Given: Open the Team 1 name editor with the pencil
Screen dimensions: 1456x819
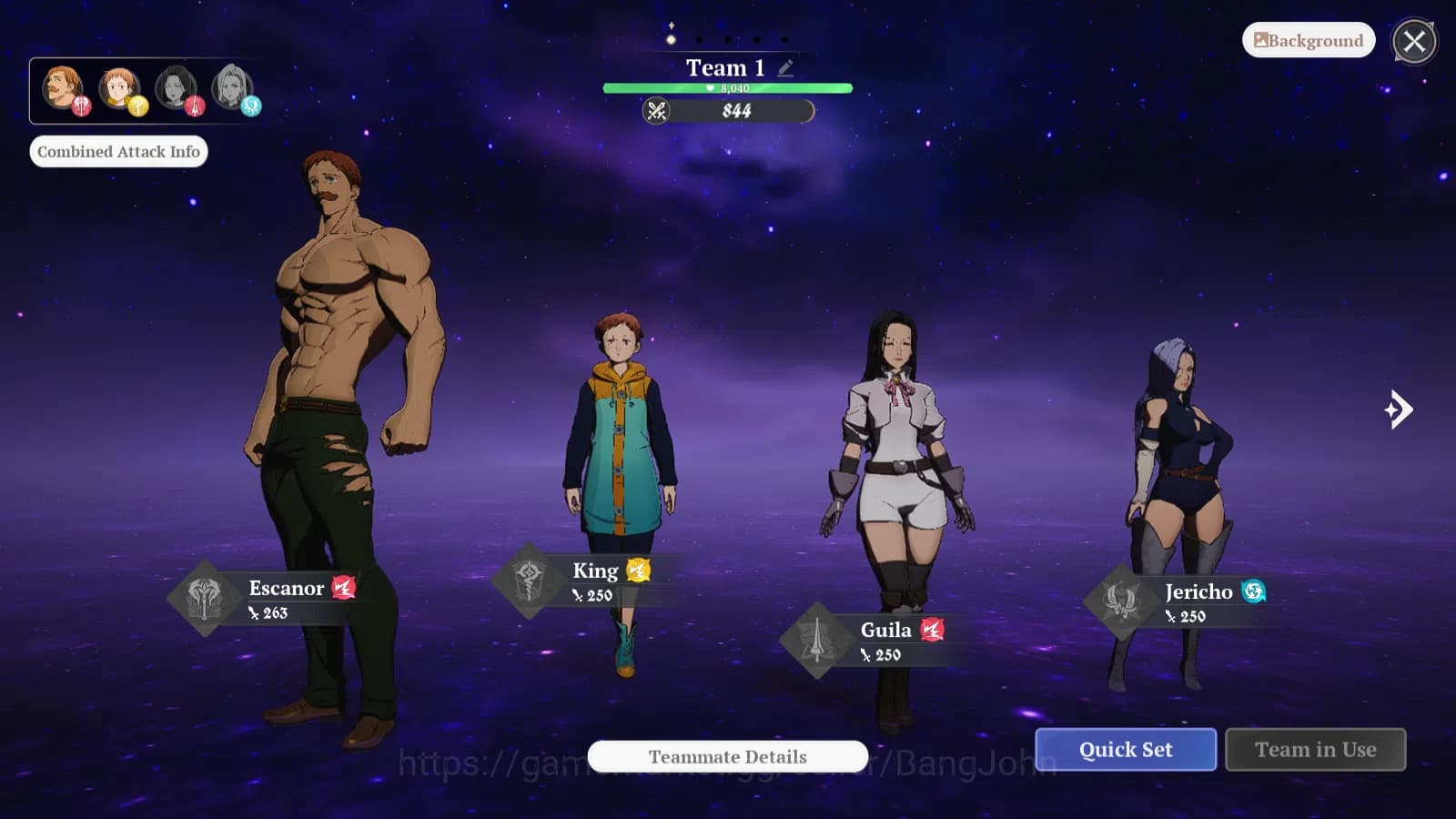Looking at the screenshot, I should (784, 66).
